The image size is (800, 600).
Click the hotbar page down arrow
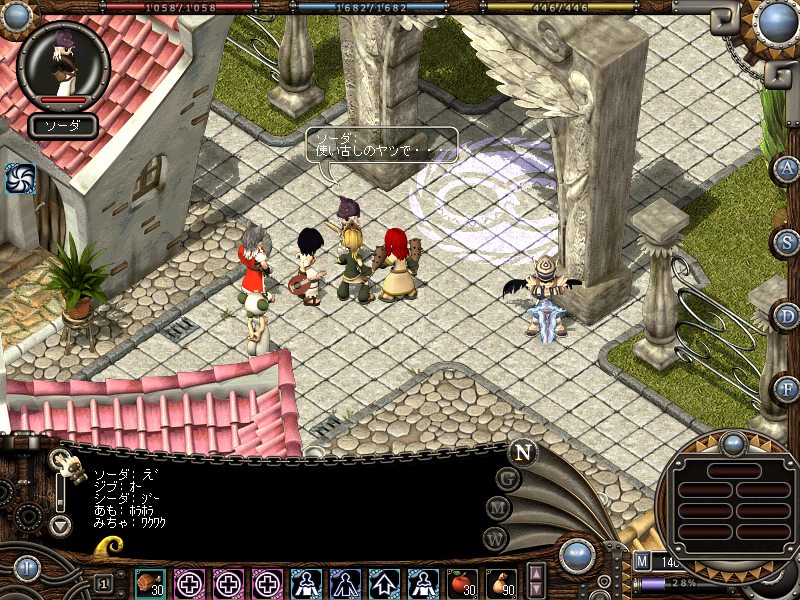[x=537, y=589]
